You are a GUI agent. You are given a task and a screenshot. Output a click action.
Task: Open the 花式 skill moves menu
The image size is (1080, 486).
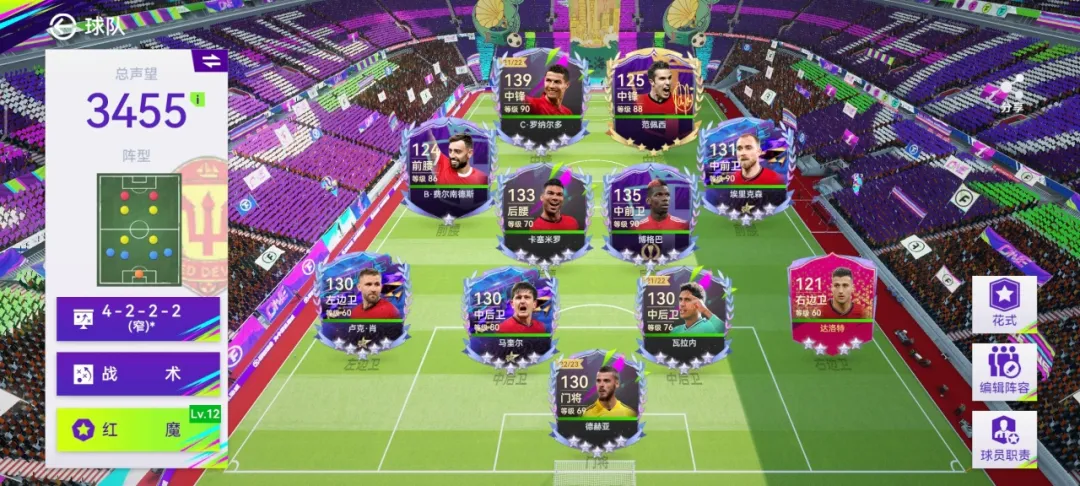(x=1004, y=304)
